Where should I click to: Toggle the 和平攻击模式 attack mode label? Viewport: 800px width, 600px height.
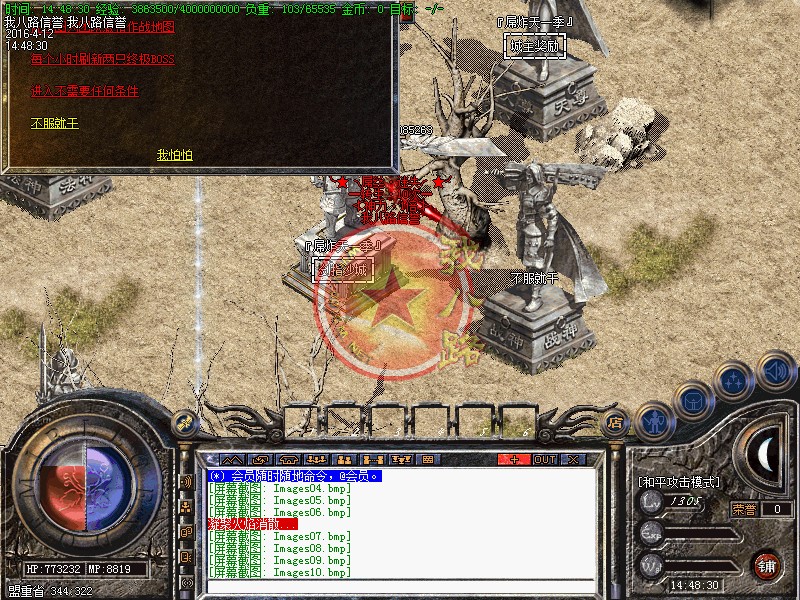[678, 482]
